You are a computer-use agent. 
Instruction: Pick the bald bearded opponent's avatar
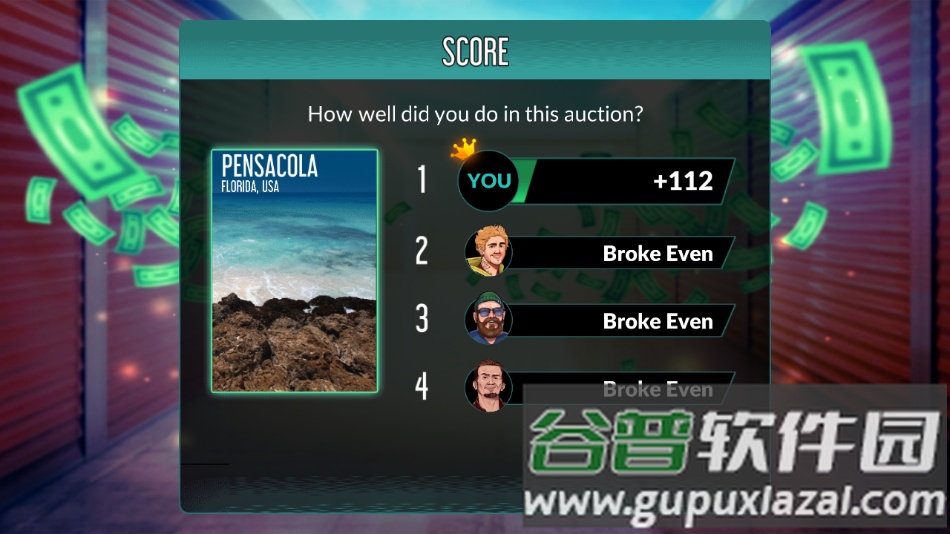point(488,387)
